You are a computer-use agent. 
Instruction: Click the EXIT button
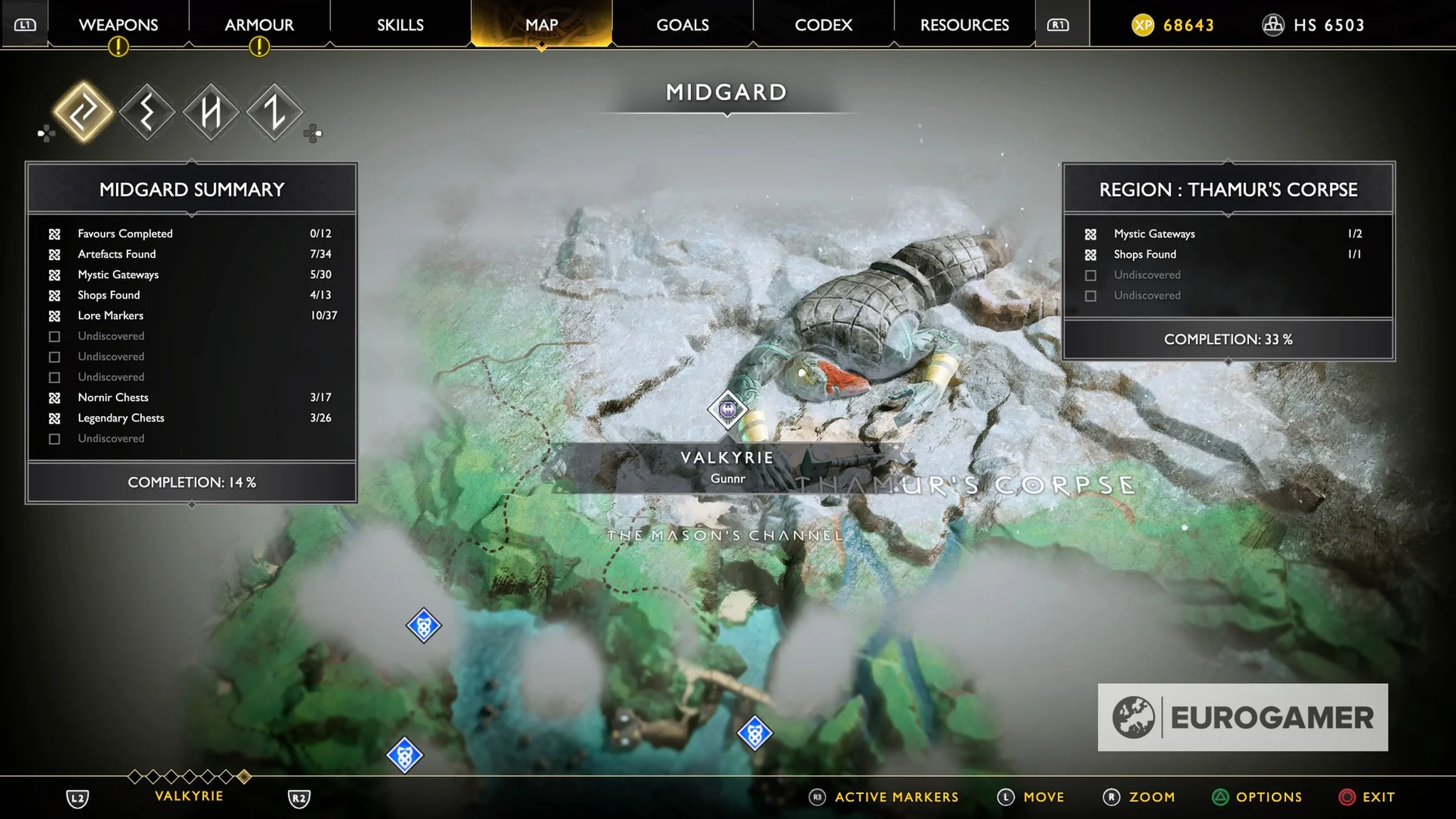point(1378,797)
